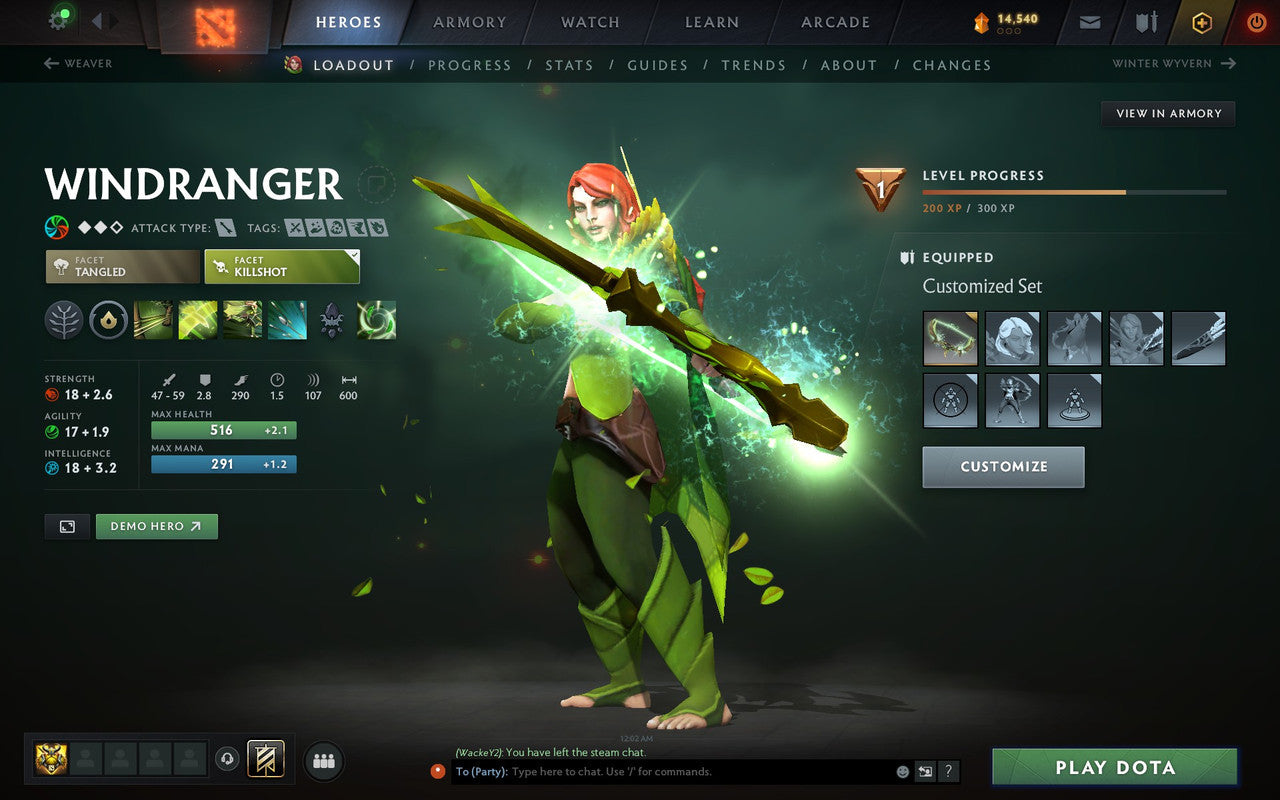The width and height of the screenshot is (1280, 800).
Task: Click the CUSTOMIZE button
Action: pos(1003,466)
